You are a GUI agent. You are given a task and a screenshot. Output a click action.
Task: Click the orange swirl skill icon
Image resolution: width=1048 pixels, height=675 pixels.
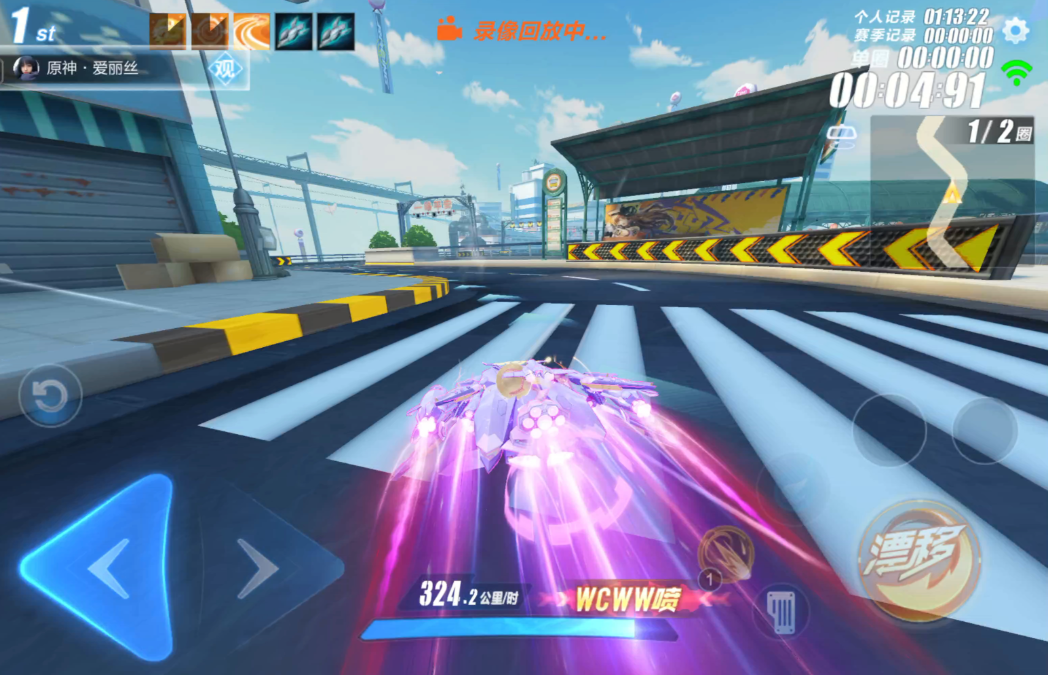pyautogui.click(x=251, y=32)
